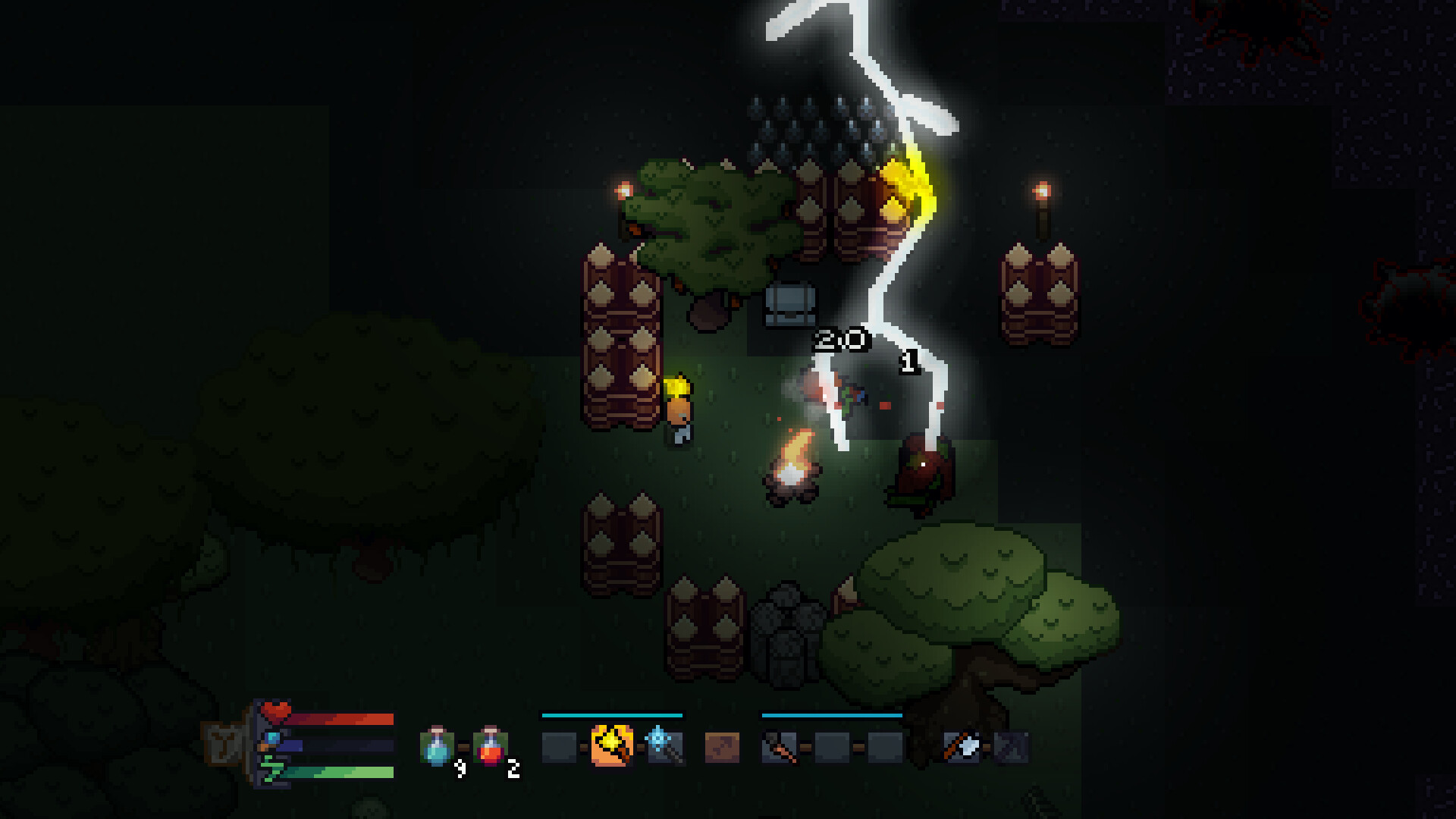1456x819 pixels.
Task: Select the ice staff spell icon
Action: click(666, 747)
